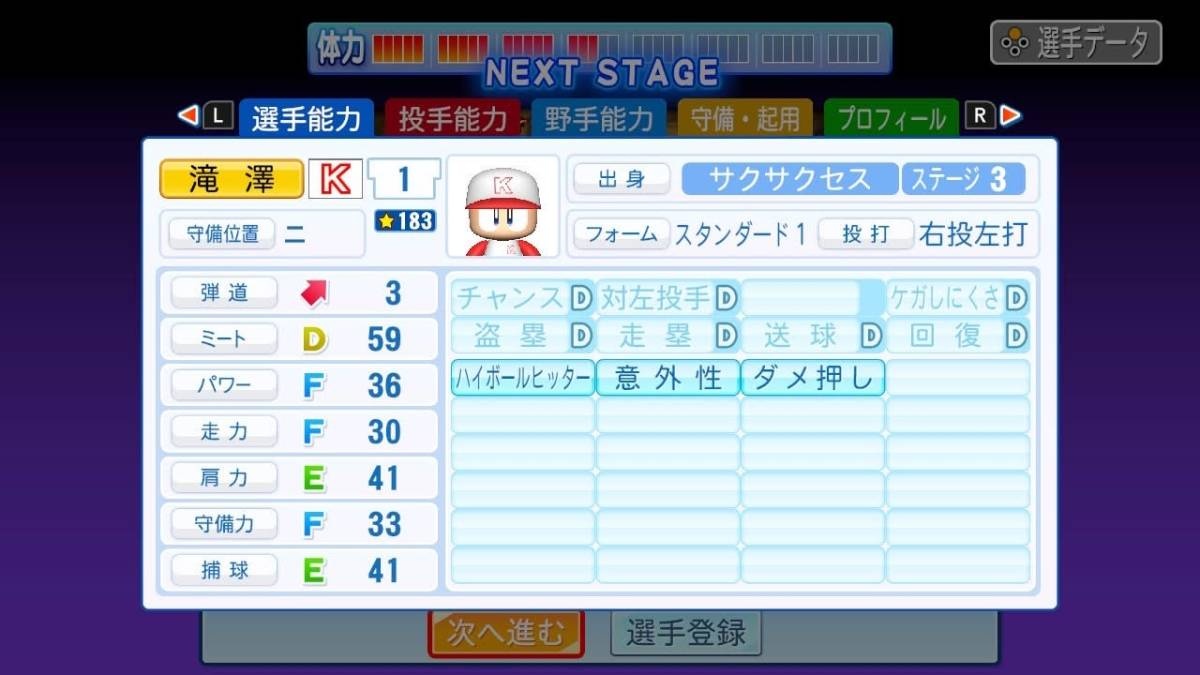Open the 選手データ button
1200x675 pixels.
1076,43
